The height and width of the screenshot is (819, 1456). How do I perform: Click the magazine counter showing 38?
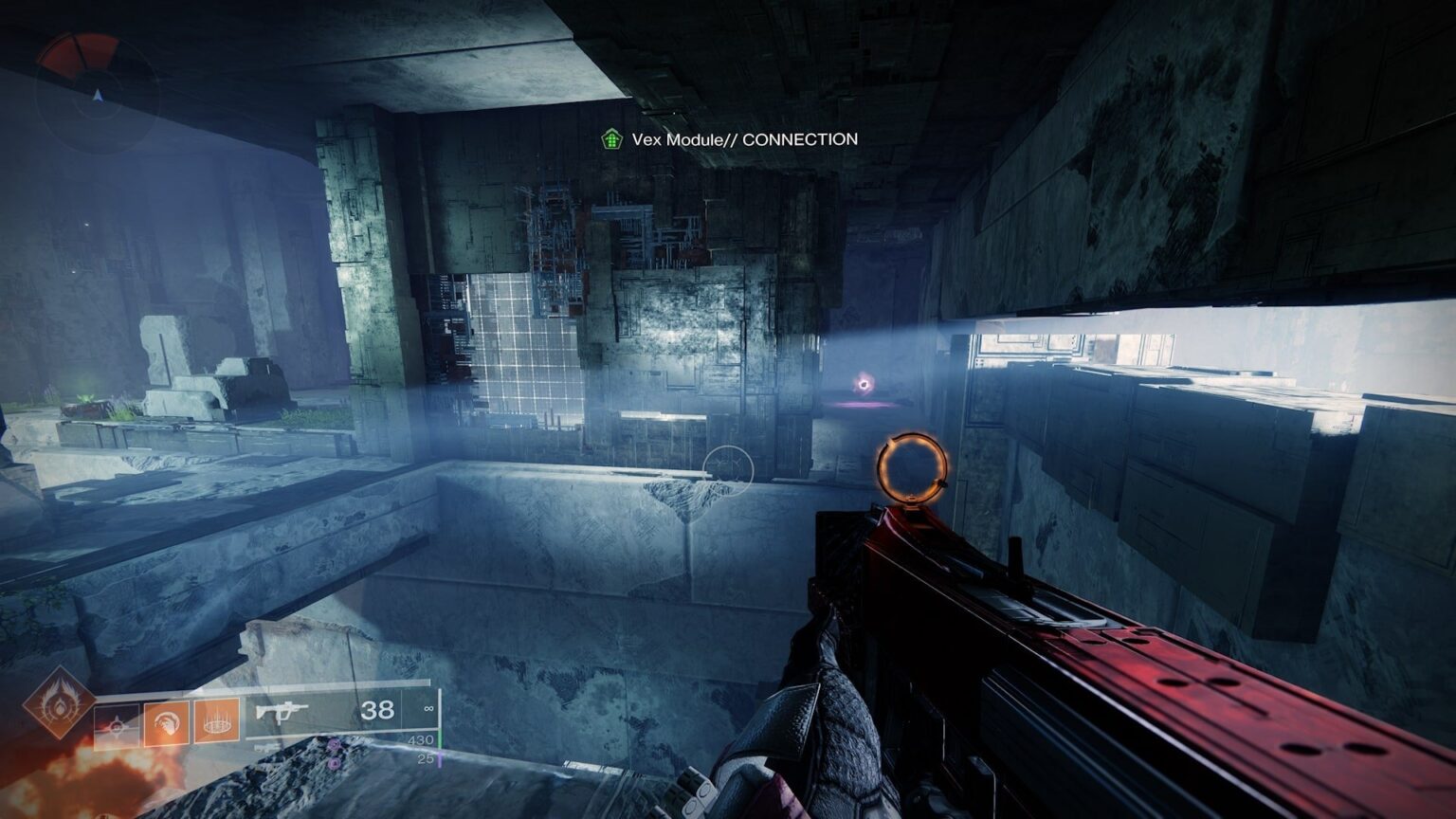(x=378, y=711)
